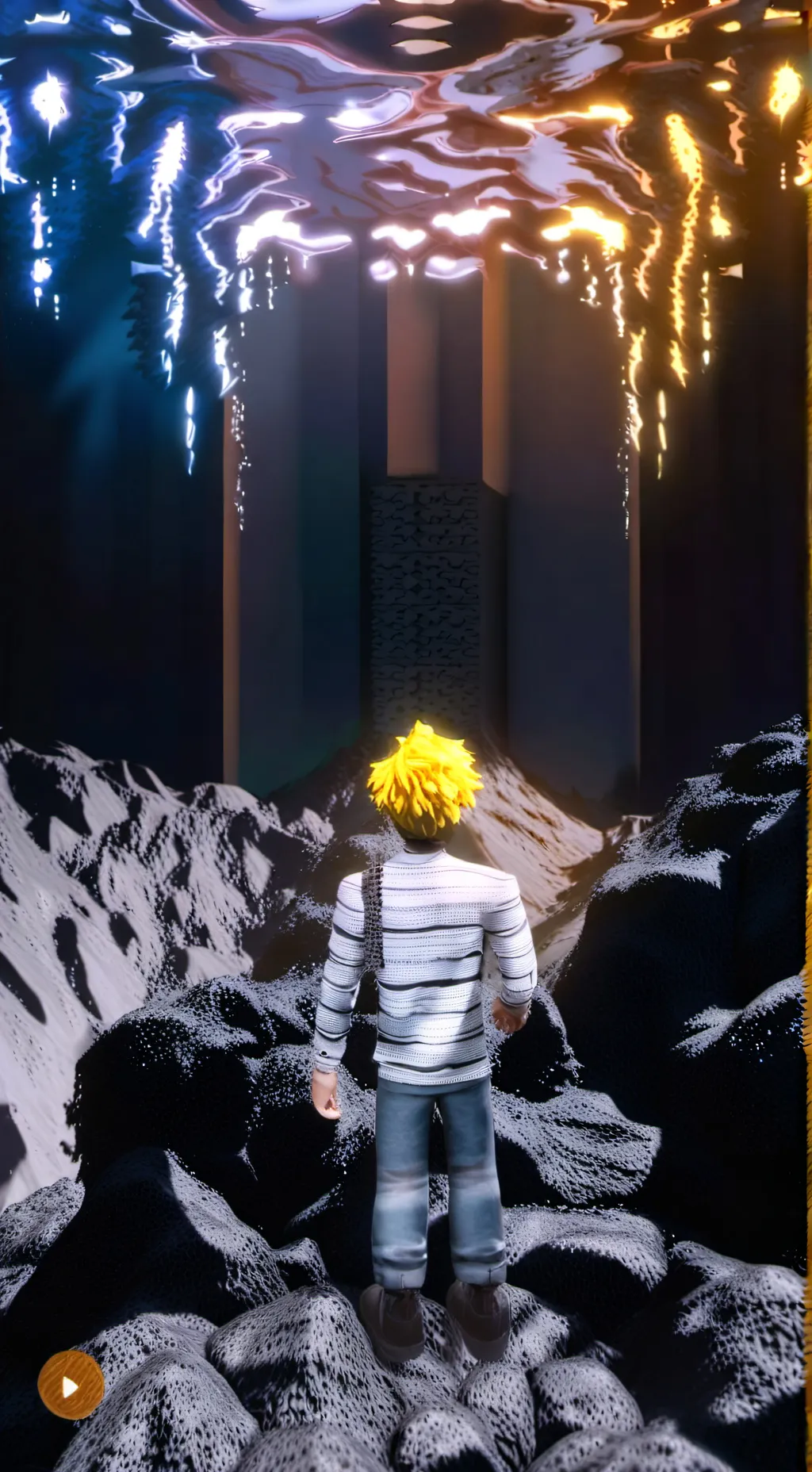This screenshot has height=1472, width=812.
Task: Click the orange circular play button
Action: click(x=71, y=1385)
